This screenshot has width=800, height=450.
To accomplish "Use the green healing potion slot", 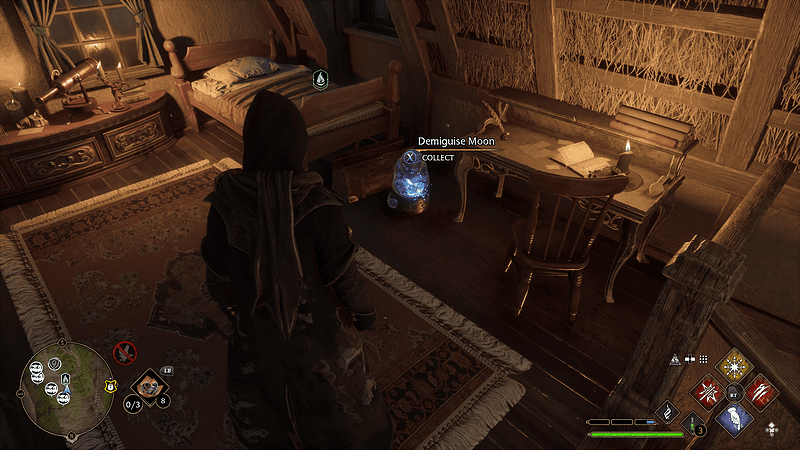I will click(693, 424).
